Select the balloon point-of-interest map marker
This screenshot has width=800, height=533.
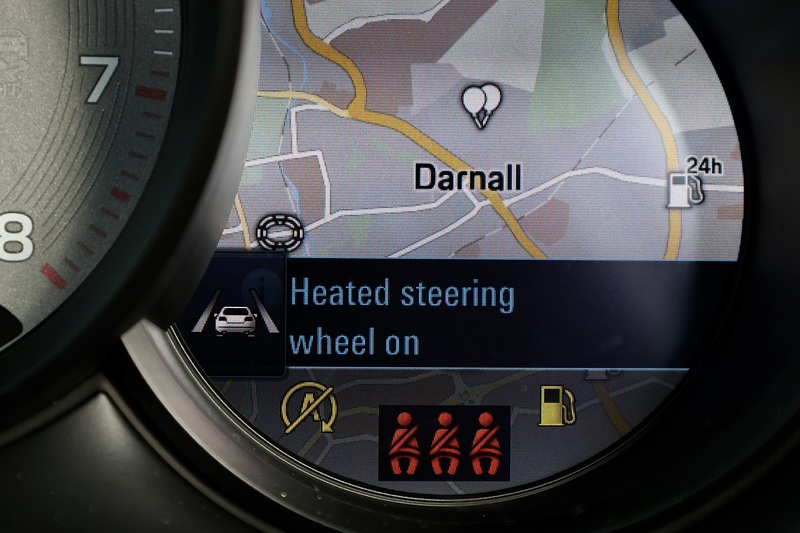tap(482, 105)
